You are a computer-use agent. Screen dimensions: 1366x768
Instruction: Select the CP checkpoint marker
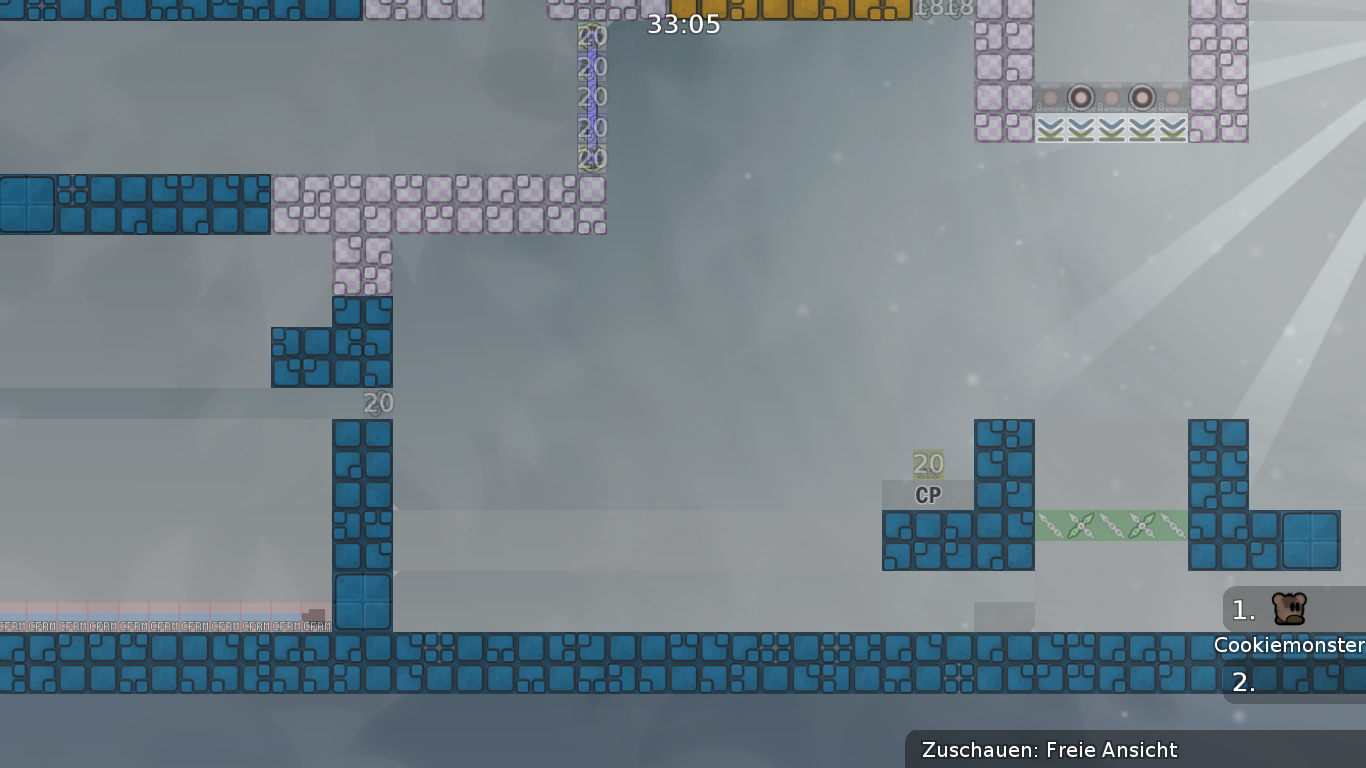point(928,494)
